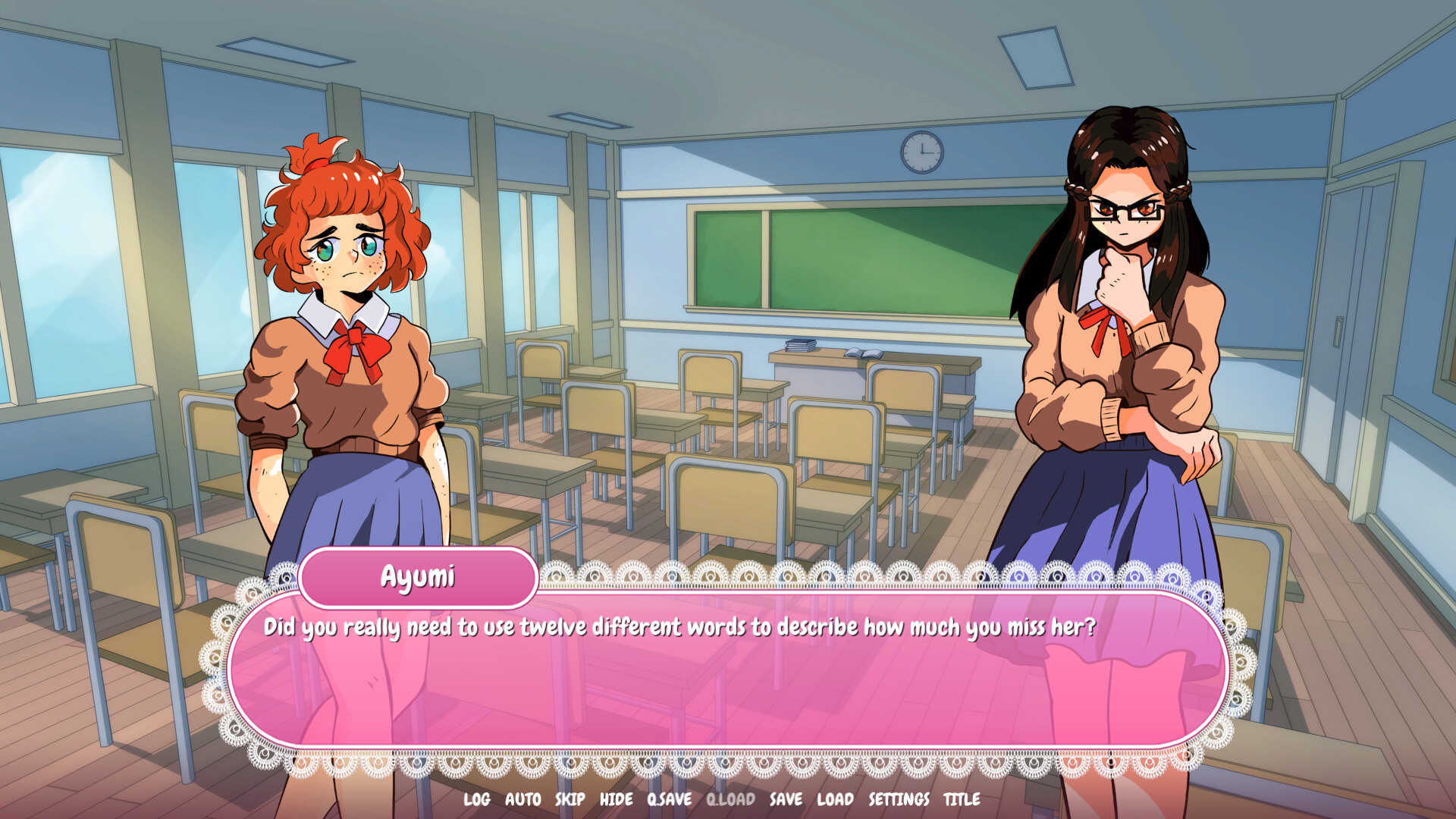The image size is (1456, 819).
Task: Click the Ayumi name plate
Action: 418,578
